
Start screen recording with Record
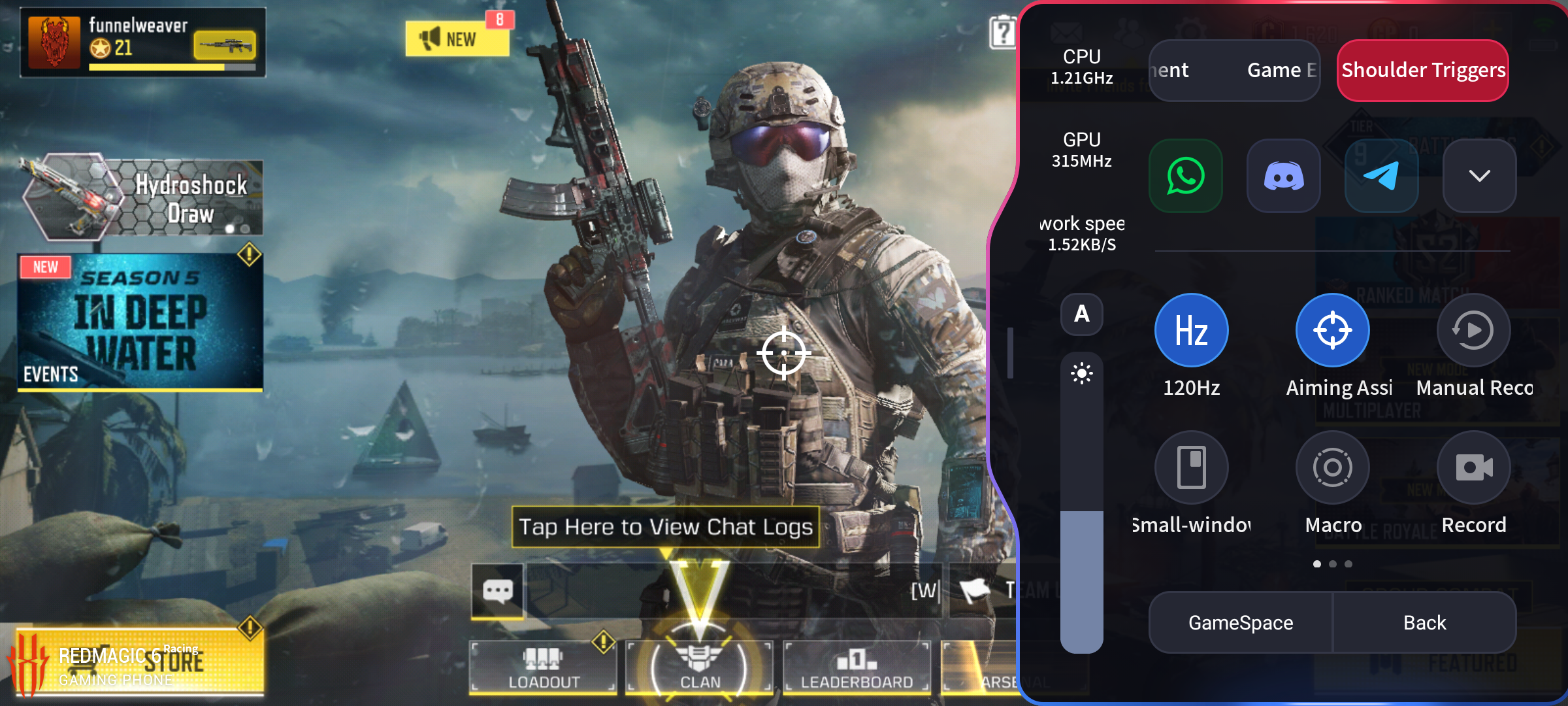click(1474, 468)
